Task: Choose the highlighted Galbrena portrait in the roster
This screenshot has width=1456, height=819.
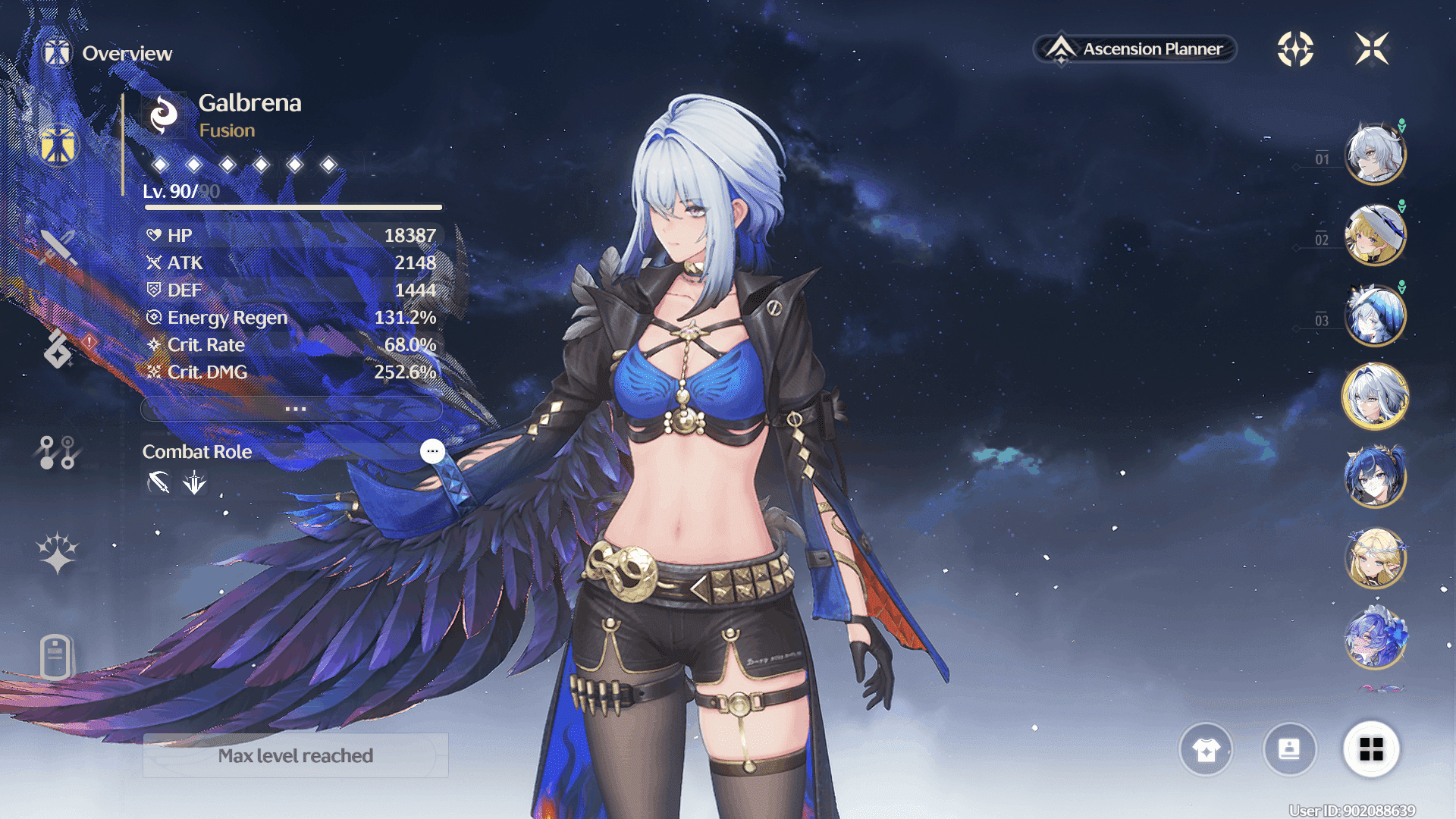Action: pyautogui.click(x=1375, y=396)
